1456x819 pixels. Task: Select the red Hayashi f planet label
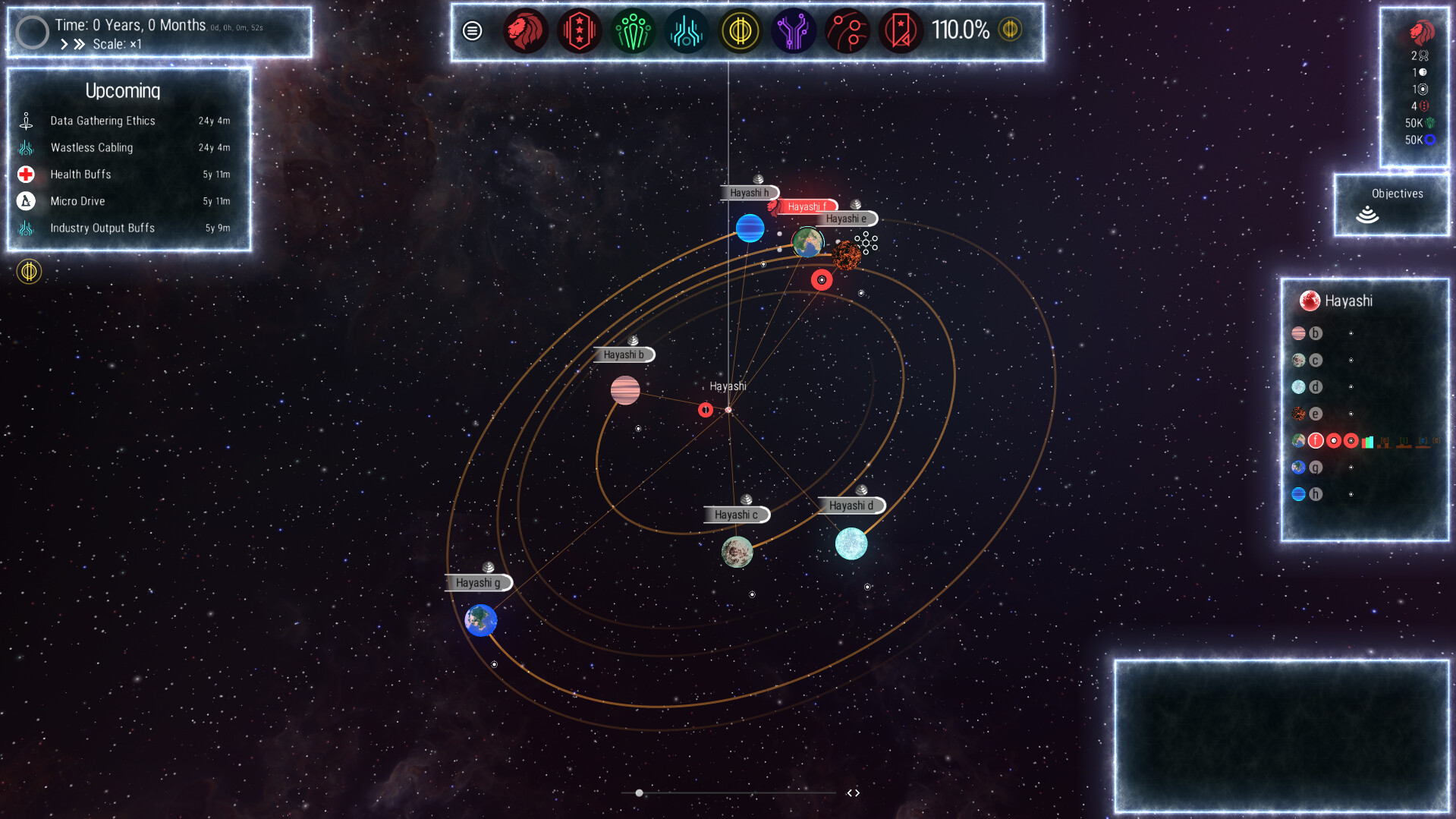pos(808,206)
